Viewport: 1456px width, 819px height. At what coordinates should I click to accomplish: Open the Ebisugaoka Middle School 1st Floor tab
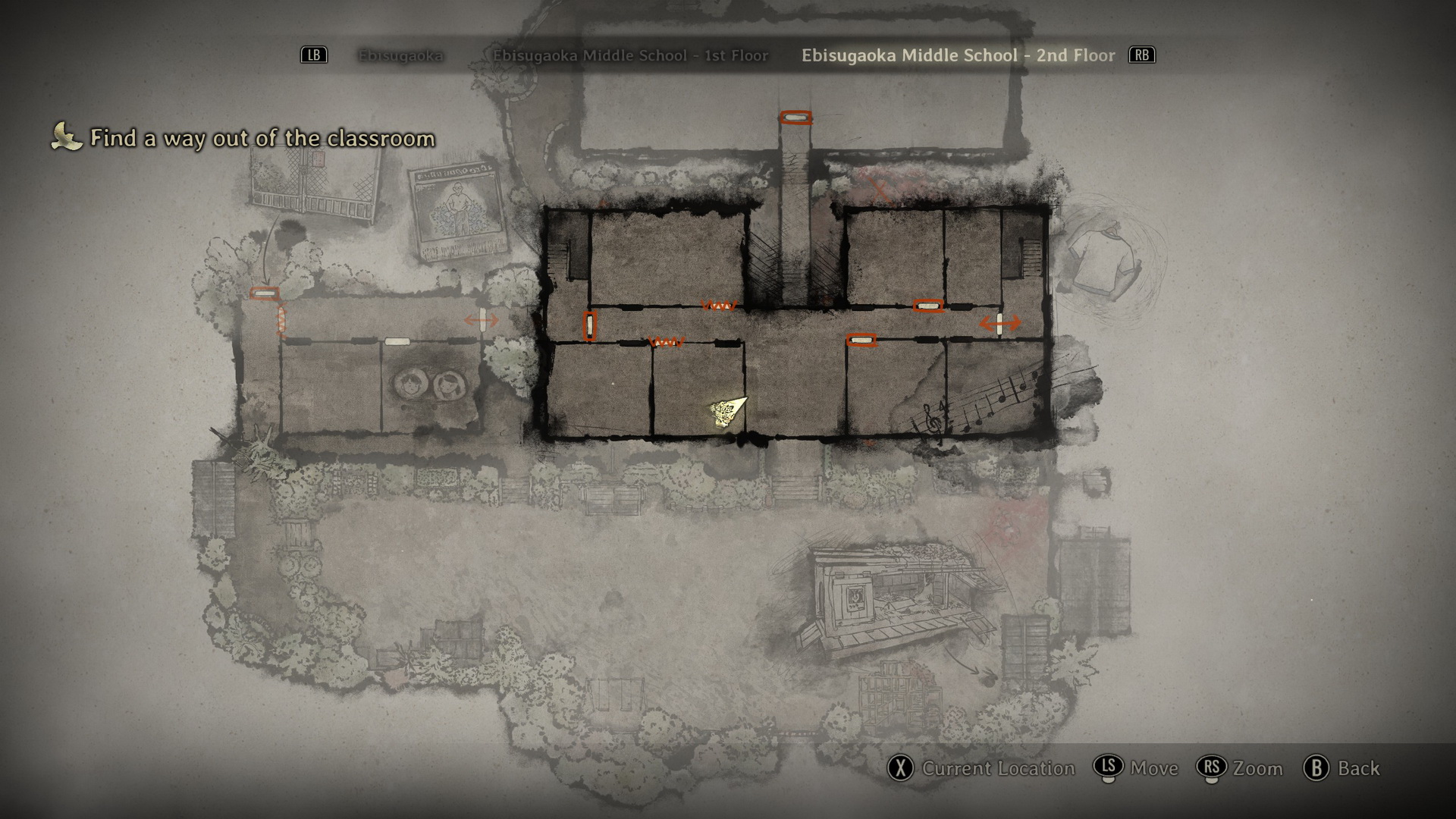[630, 55]
